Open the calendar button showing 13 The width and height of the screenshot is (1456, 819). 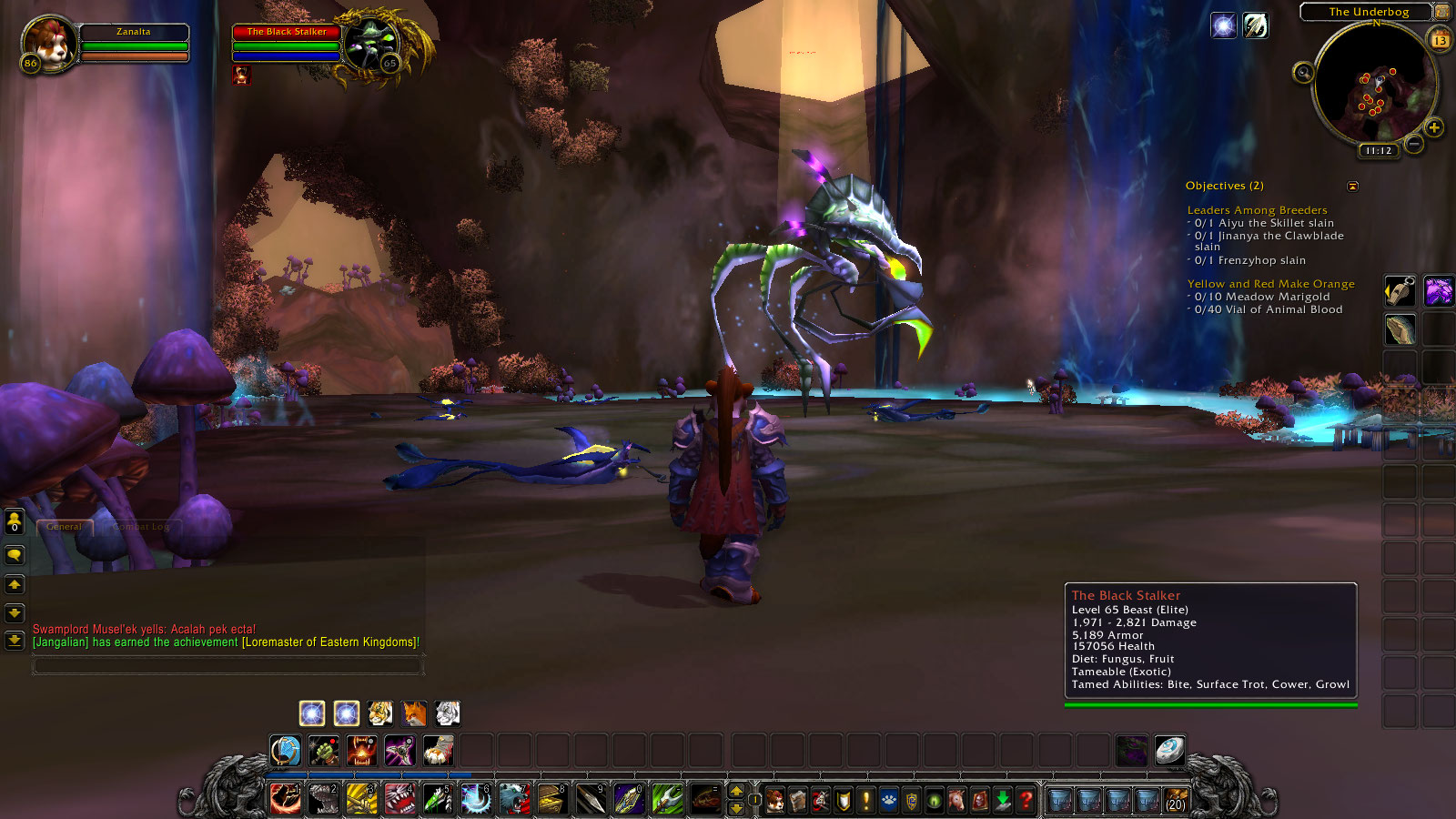tap(1441, 39)
